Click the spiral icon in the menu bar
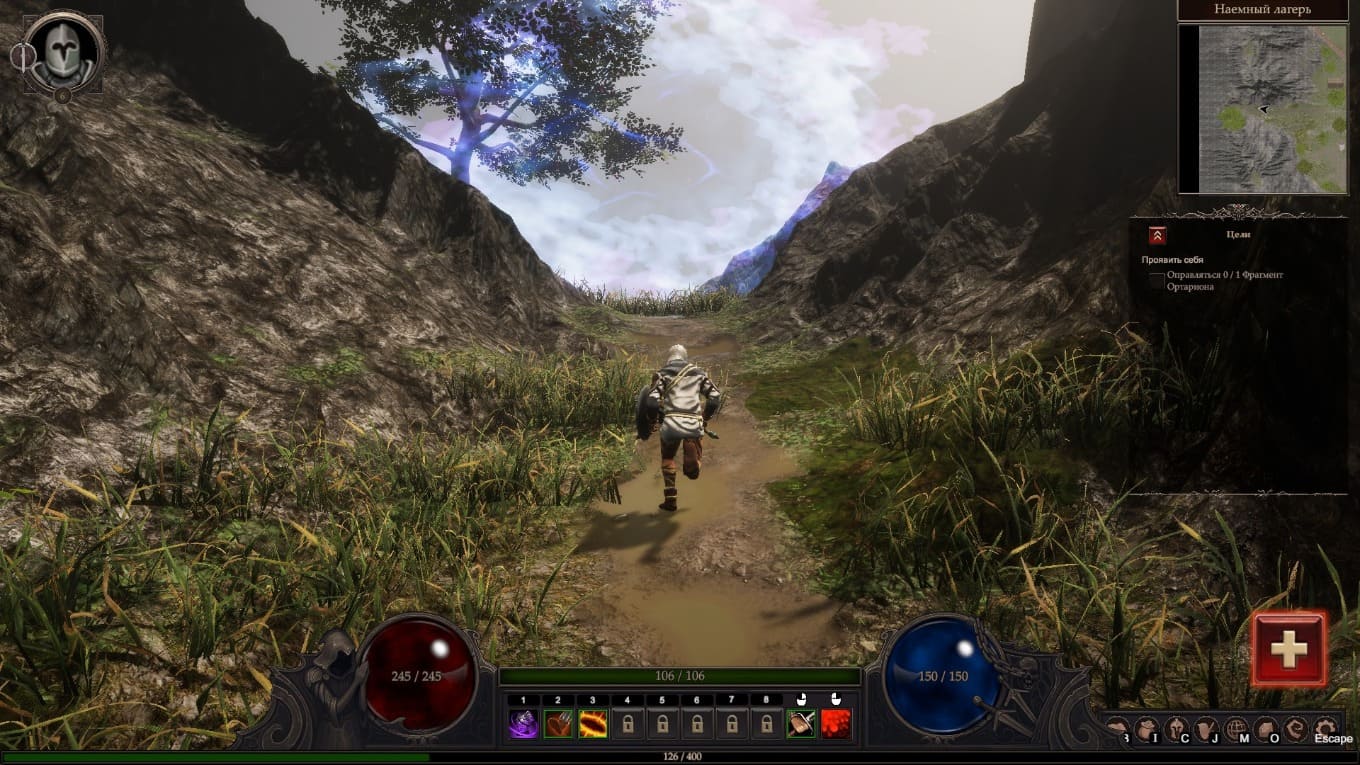Viewport: 1360px width, 765px height. (1296, 729)
